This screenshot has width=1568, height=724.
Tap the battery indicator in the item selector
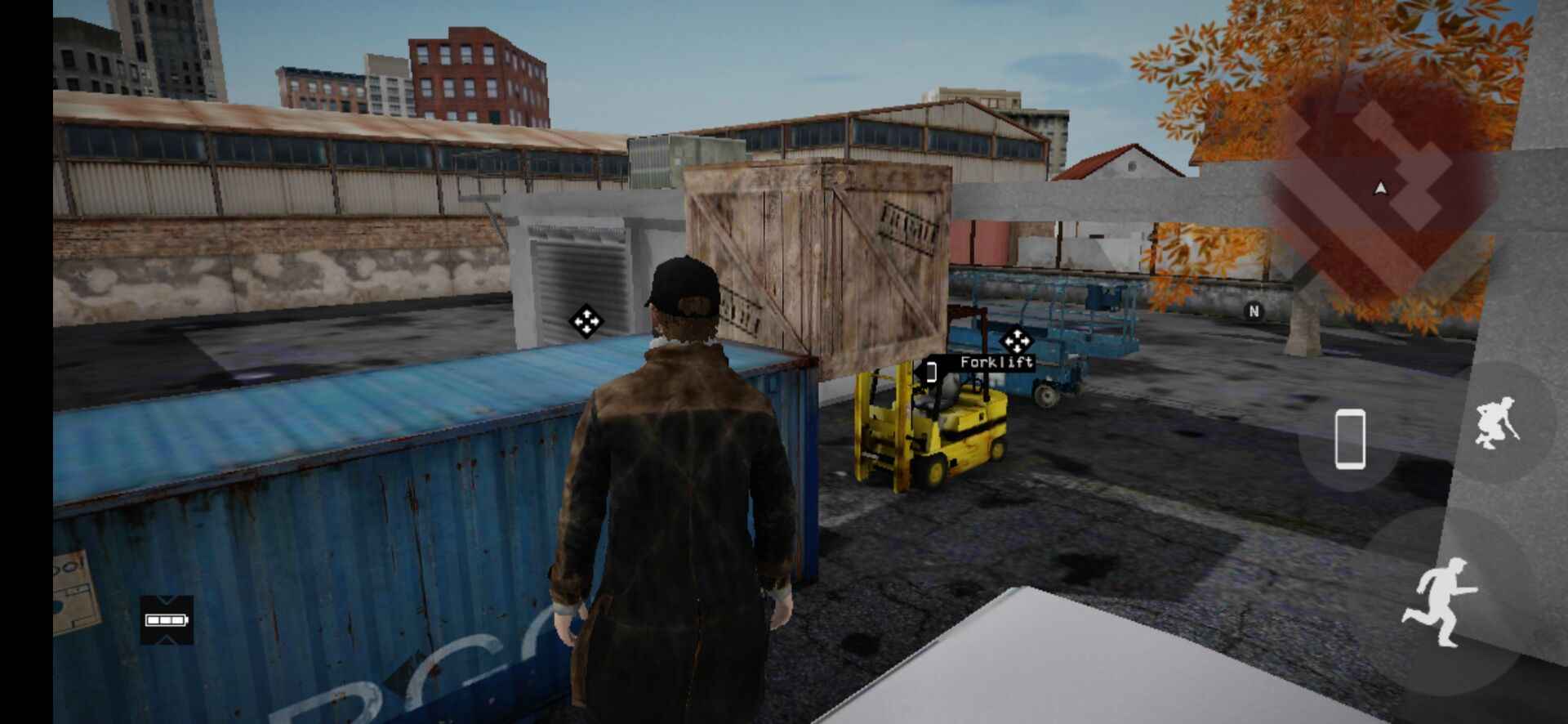click(166, 619)
